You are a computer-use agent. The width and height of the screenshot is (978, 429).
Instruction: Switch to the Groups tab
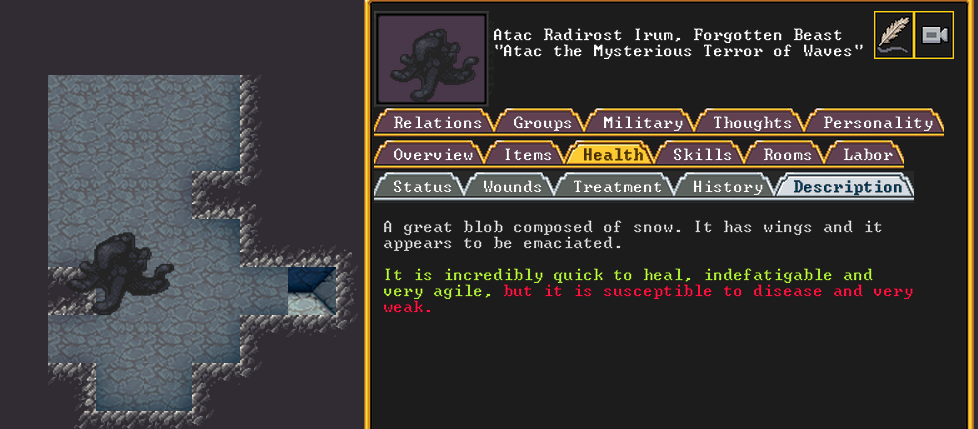coord(542,123)
